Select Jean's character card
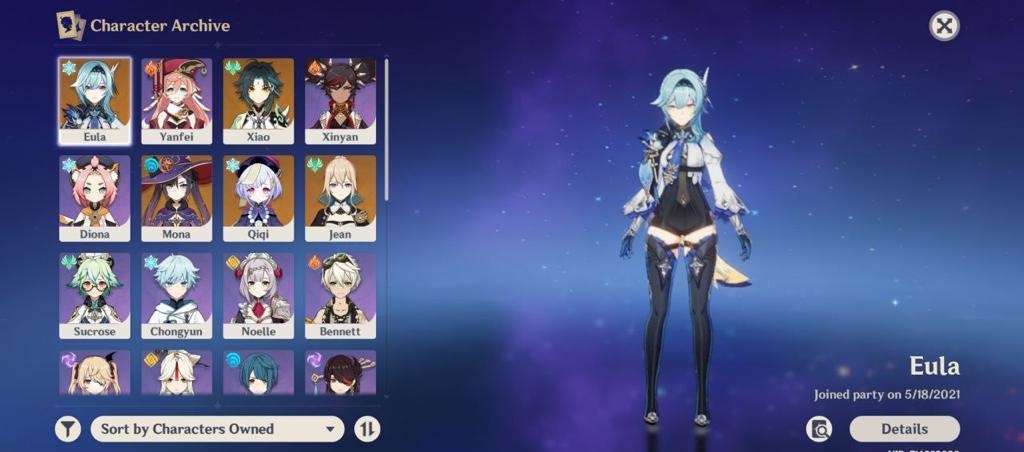1024x452 pixels. pos(340,197)
